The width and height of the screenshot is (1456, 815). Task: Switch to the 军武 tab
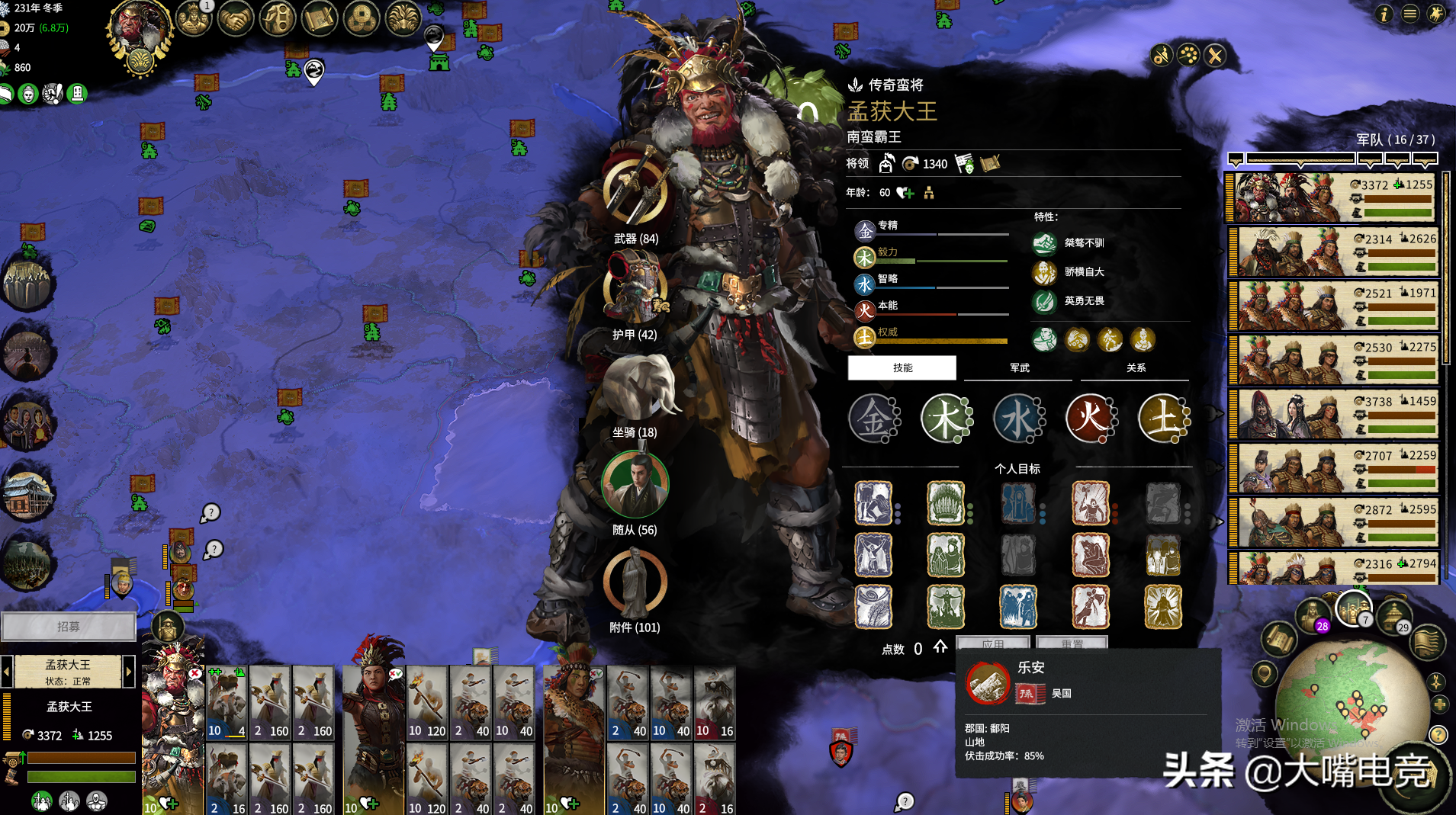1019,367
